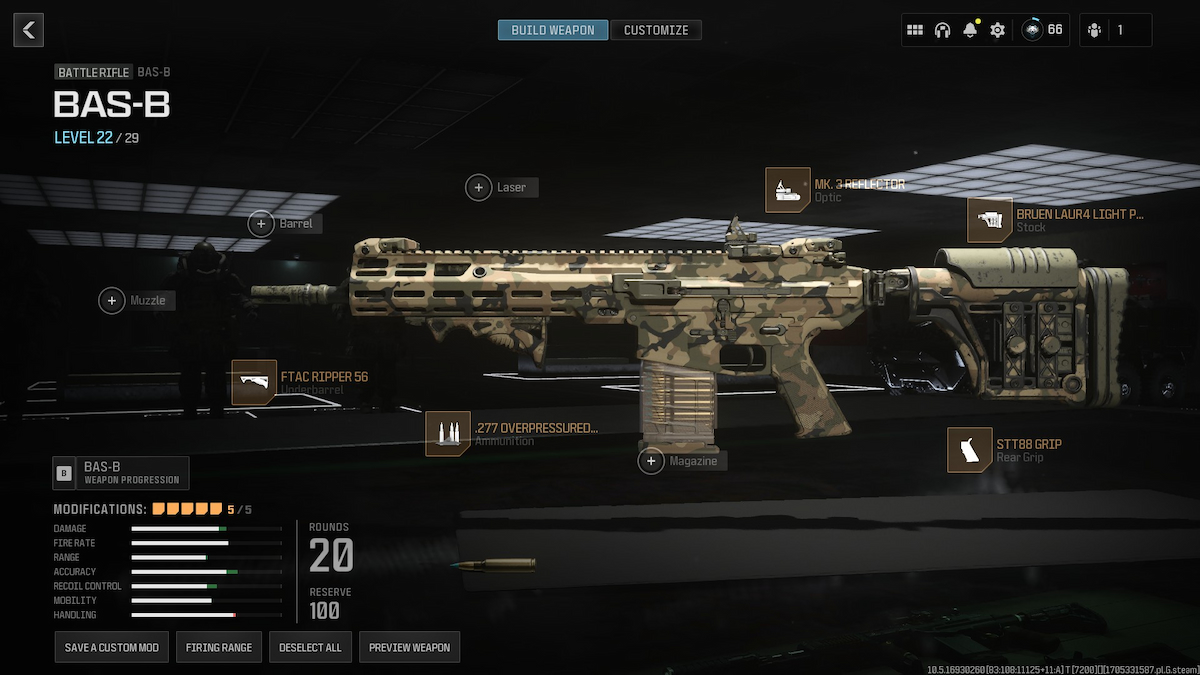The height and width of the screenshot is (675, 1200).
Task: Choose Deselect All attachments
Action: (x=310, y=647)
